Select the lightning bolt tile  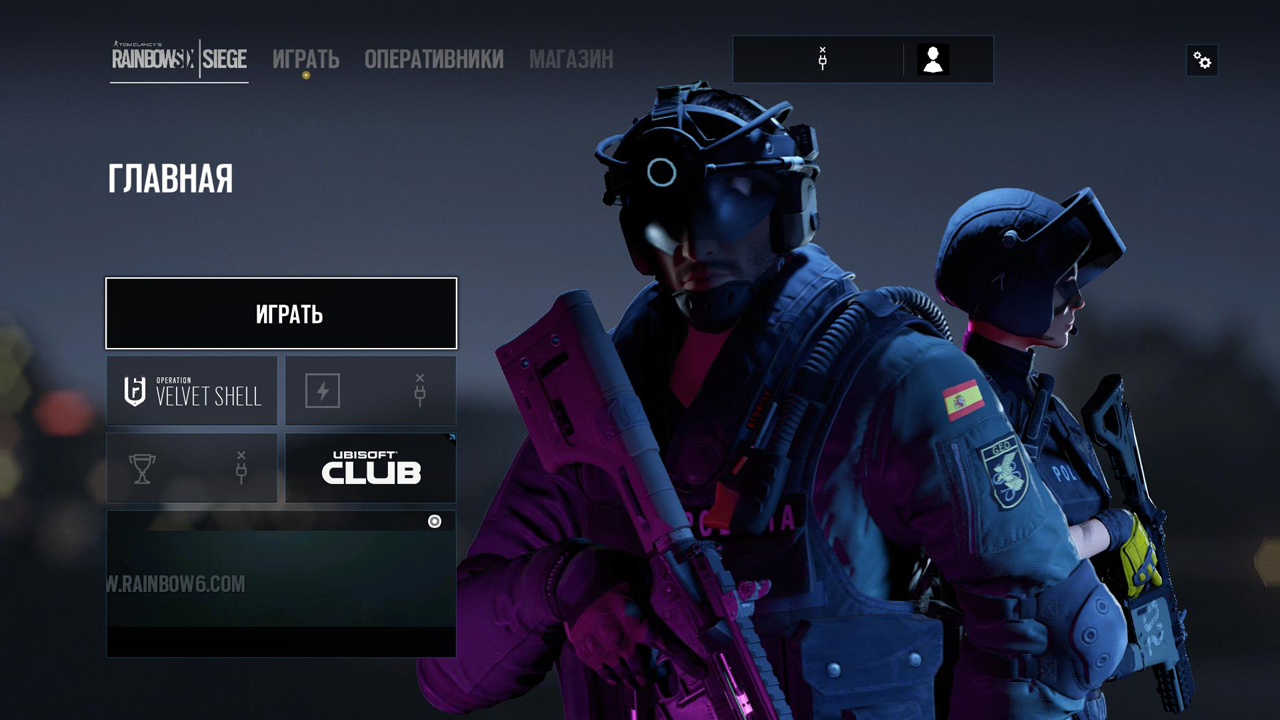point(370,391)
